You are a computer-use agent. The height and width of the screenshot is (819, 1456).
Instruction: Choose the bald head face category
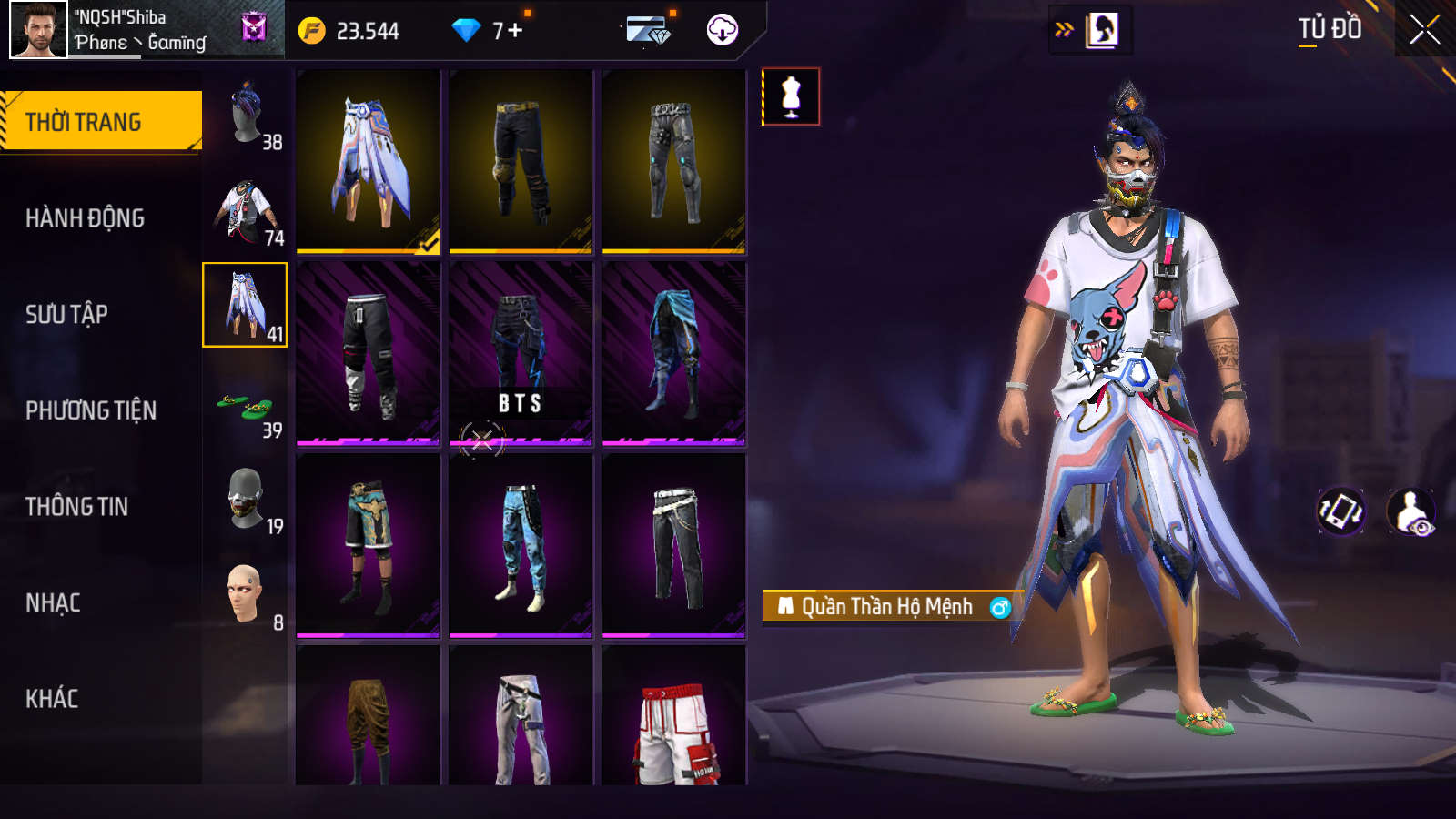click(x=246, y=594)
